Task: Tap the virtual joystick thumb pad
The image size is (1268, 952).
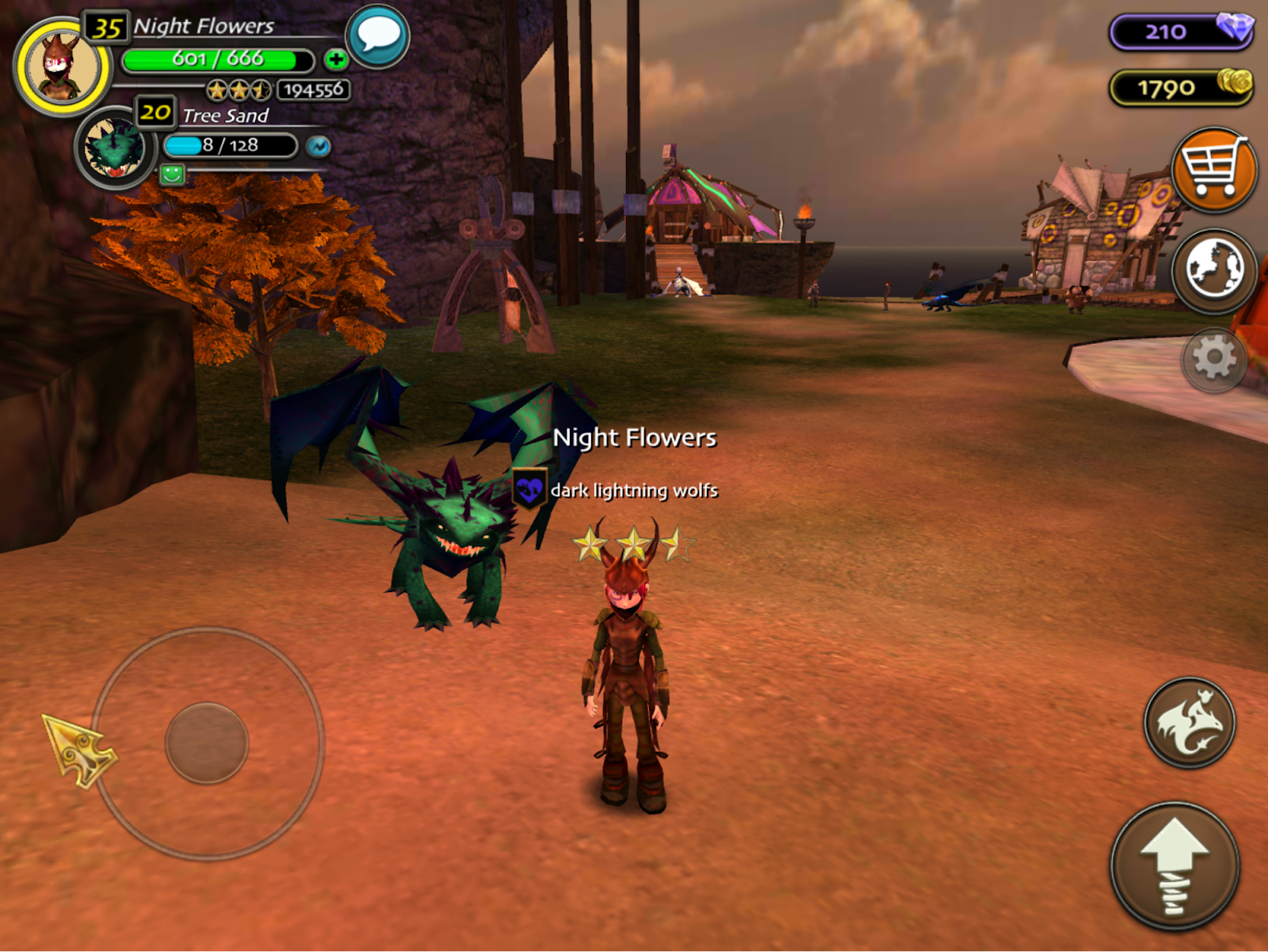Action: point(207,743)
